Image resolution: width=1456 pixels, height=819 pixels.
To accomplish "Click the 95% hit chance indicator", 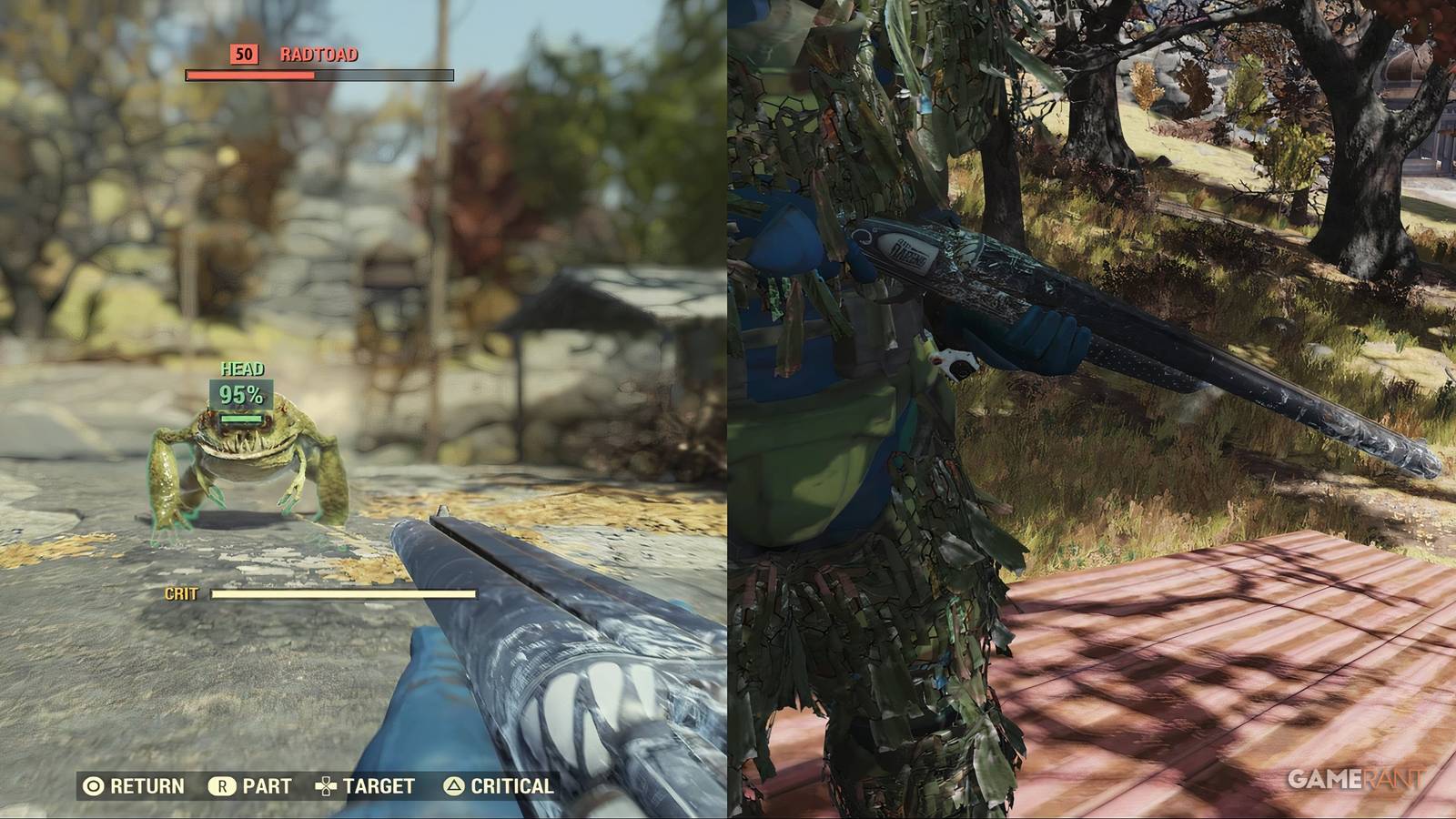I will pos(240,395).
